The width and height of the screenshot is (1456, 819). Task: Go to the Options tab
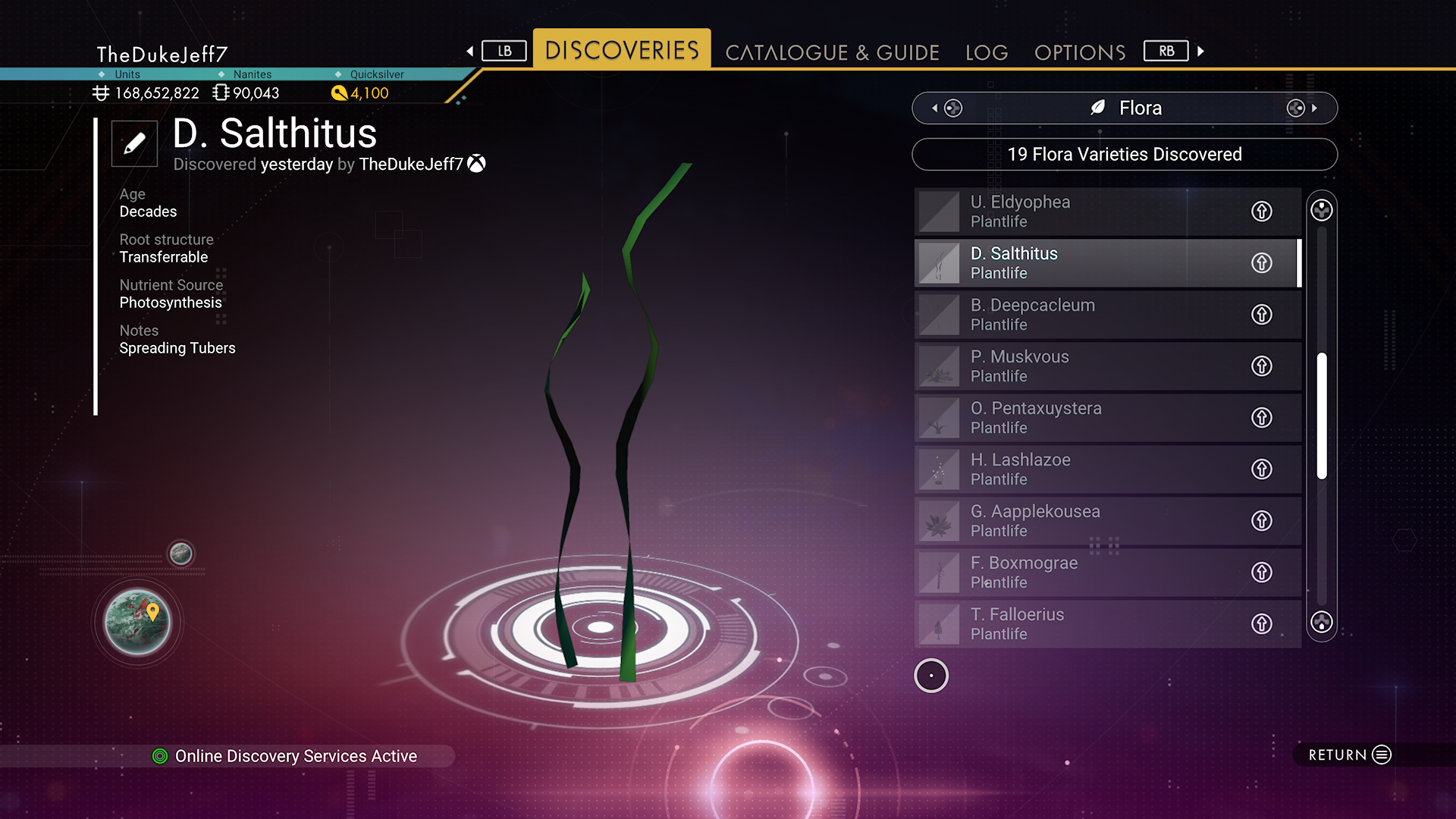tap(1080, 52)
